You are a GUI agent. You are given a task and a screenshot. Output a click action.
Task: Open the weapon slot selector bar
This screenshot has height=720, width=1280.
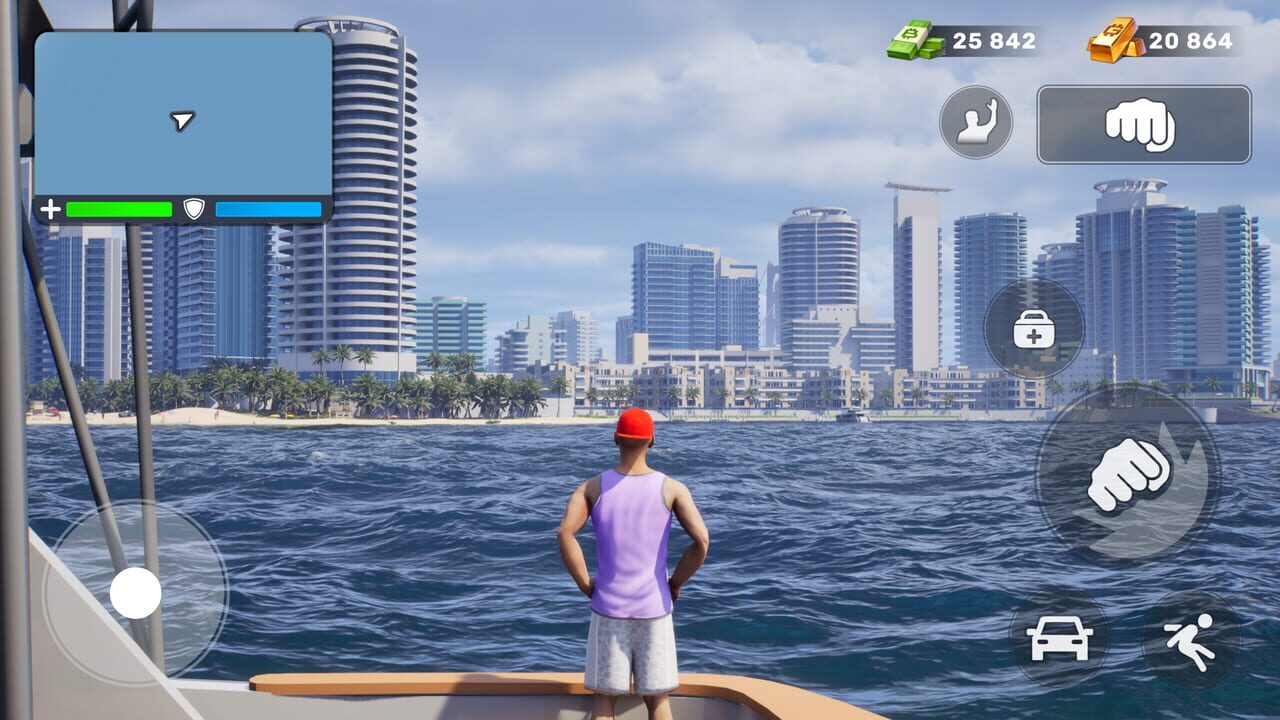pos(1143,125)
